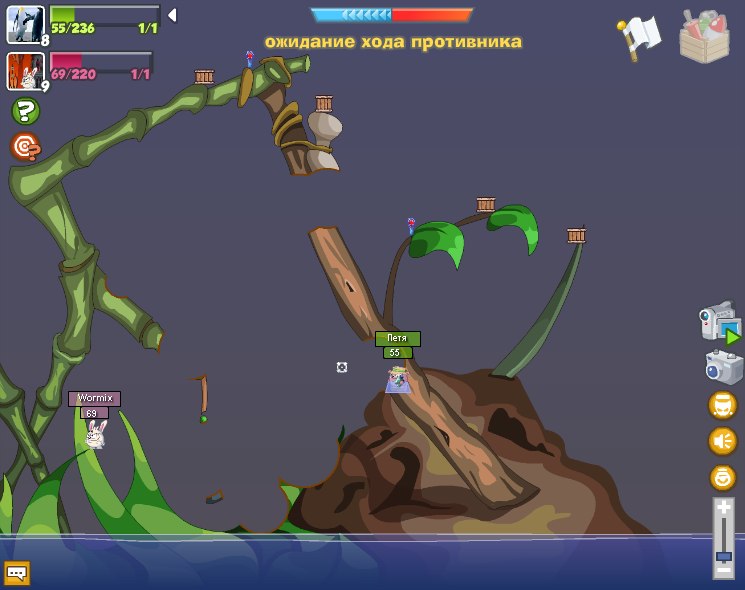Open the weapon crate inventory
The width and height of the screenshot is (745, 590).
click(x=704, y=38)
